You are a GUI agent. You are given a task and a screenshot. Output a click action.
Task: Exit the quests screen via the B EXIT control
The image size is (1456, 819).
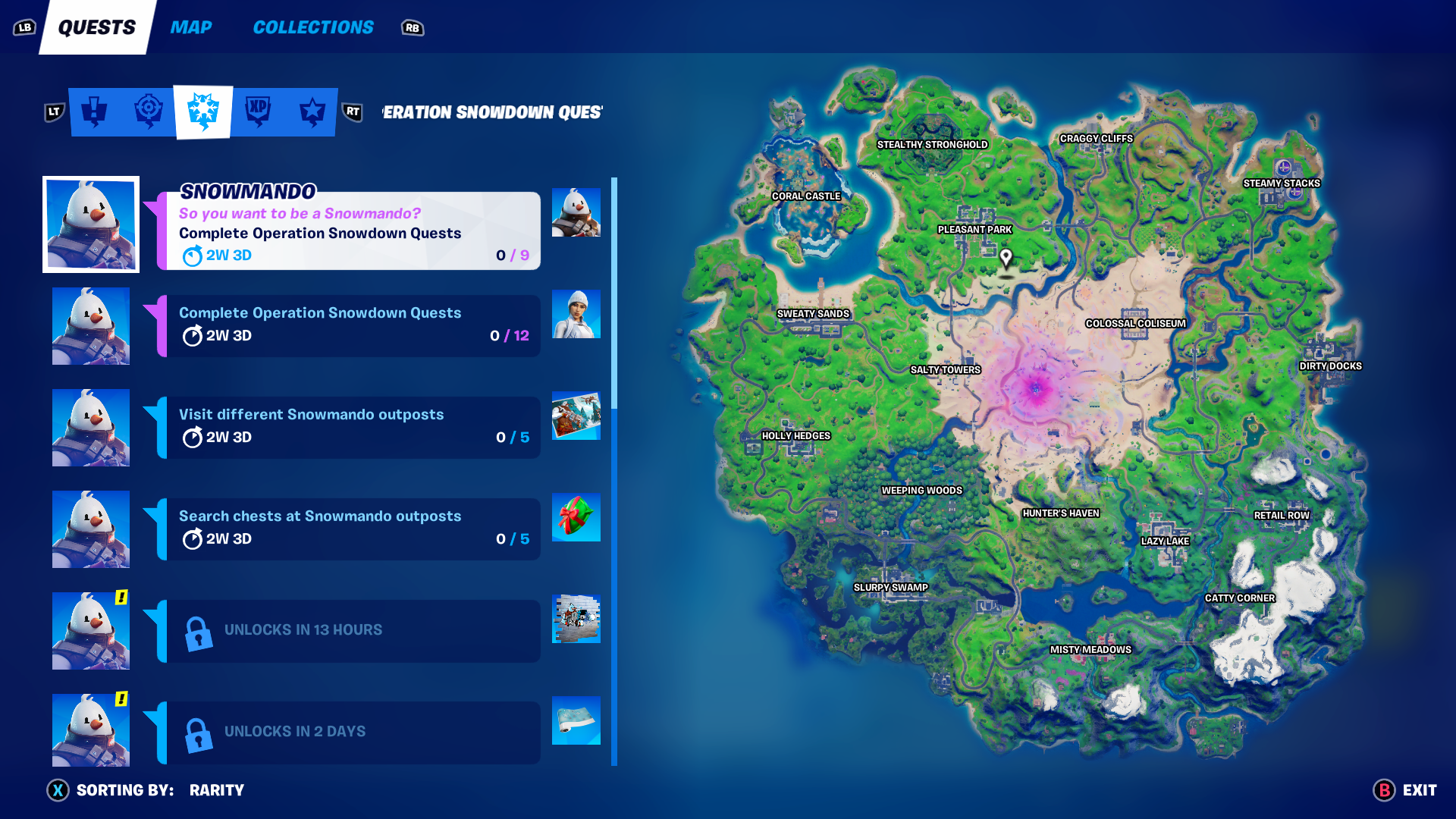point(1404,789)
